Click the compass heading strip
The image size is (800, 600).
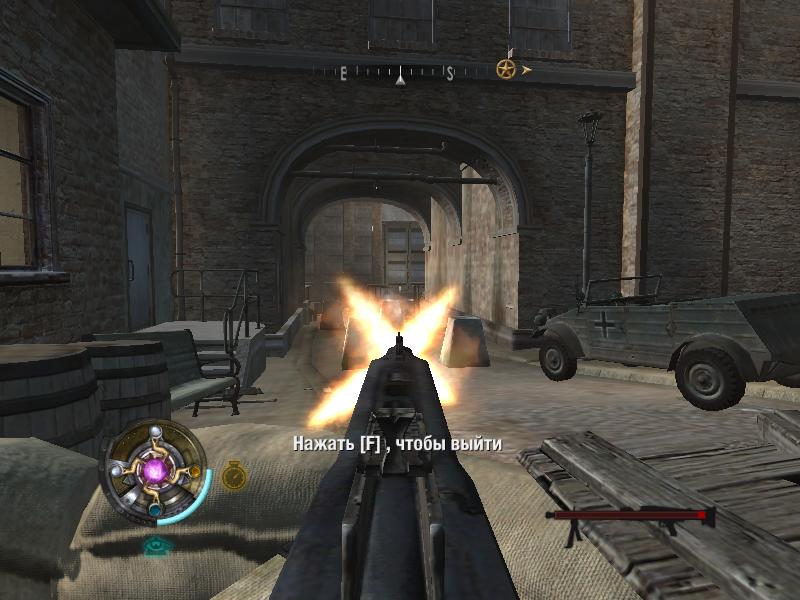[x=400, y=73]
